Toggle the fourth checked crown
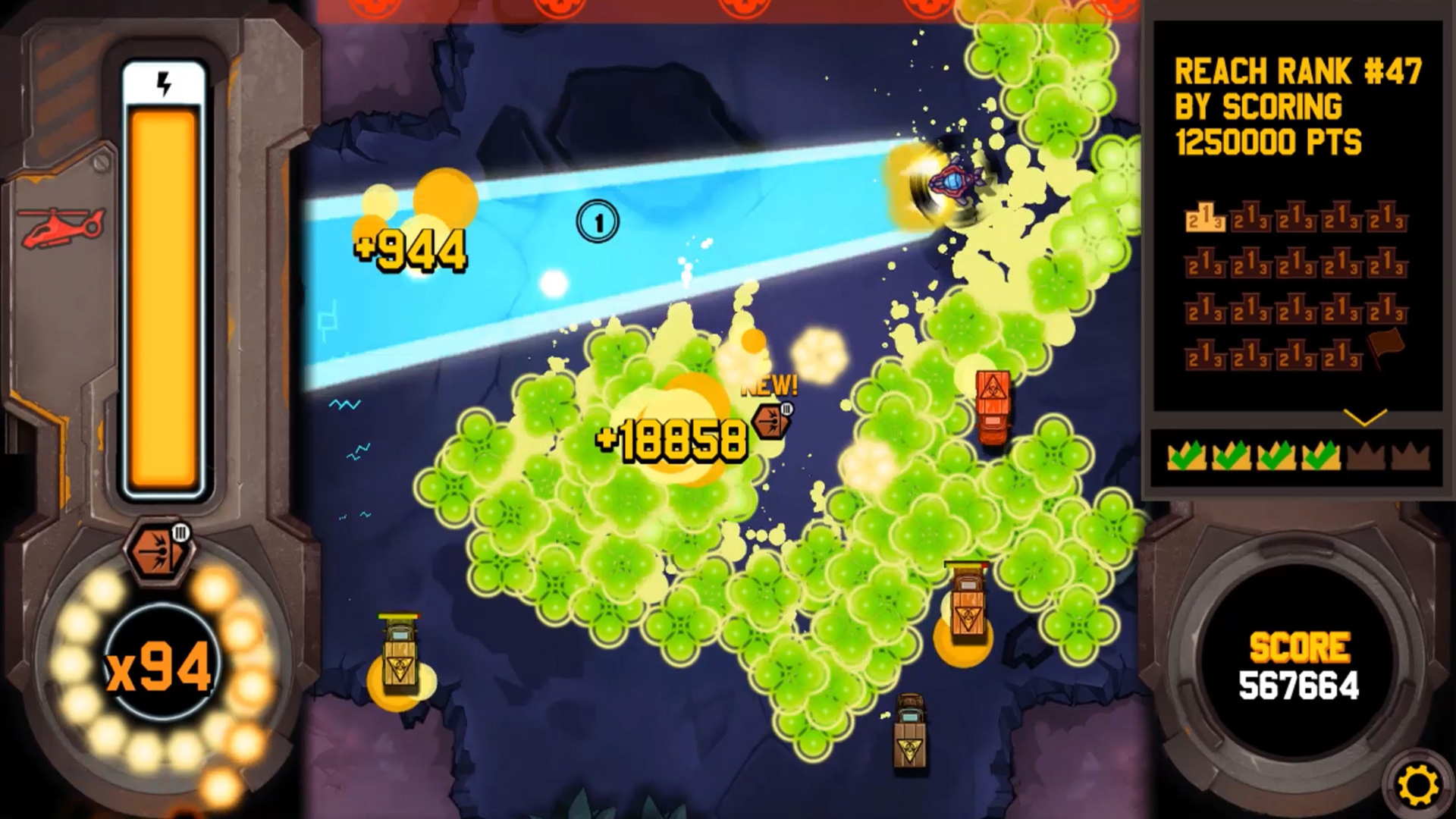Image resolution: width=1456 pixels, height=819 pixels. [1321, 456]
